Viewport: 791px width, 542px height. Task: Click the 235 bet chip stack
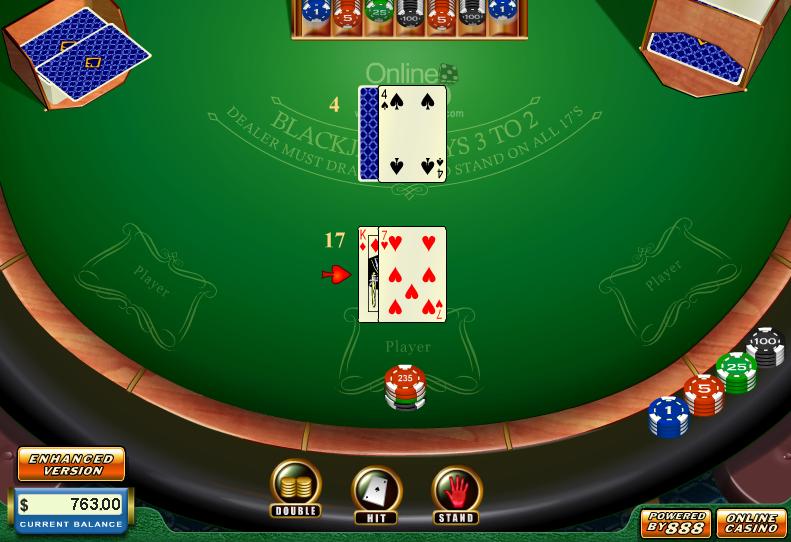tap(405, 386)
